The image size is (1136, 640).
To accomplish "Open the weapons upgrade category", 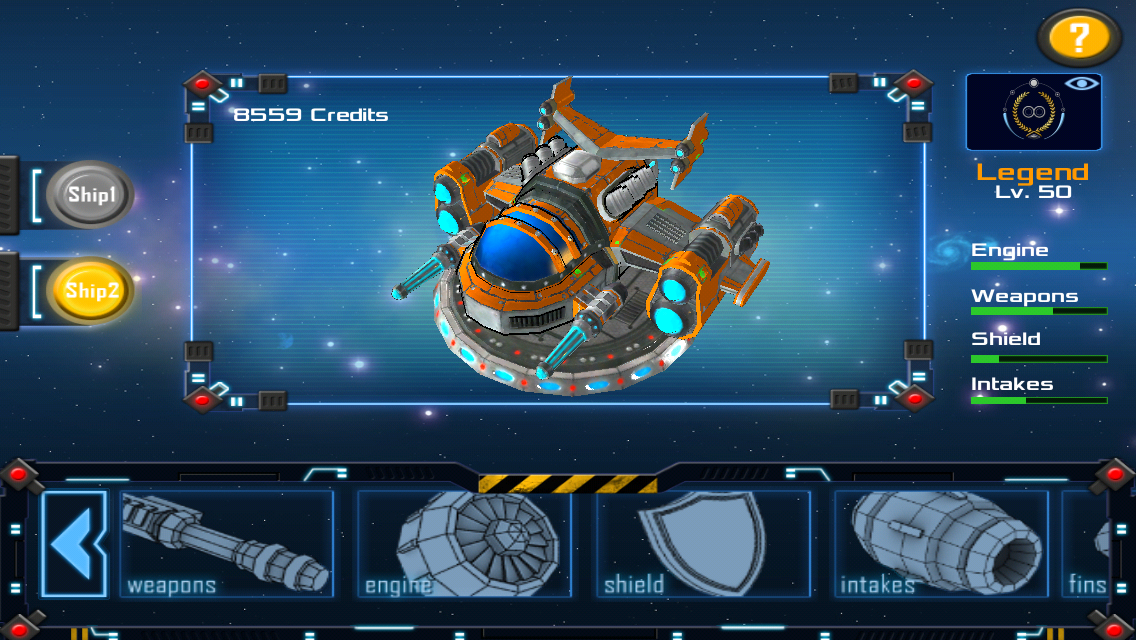I will coord(226,544).
